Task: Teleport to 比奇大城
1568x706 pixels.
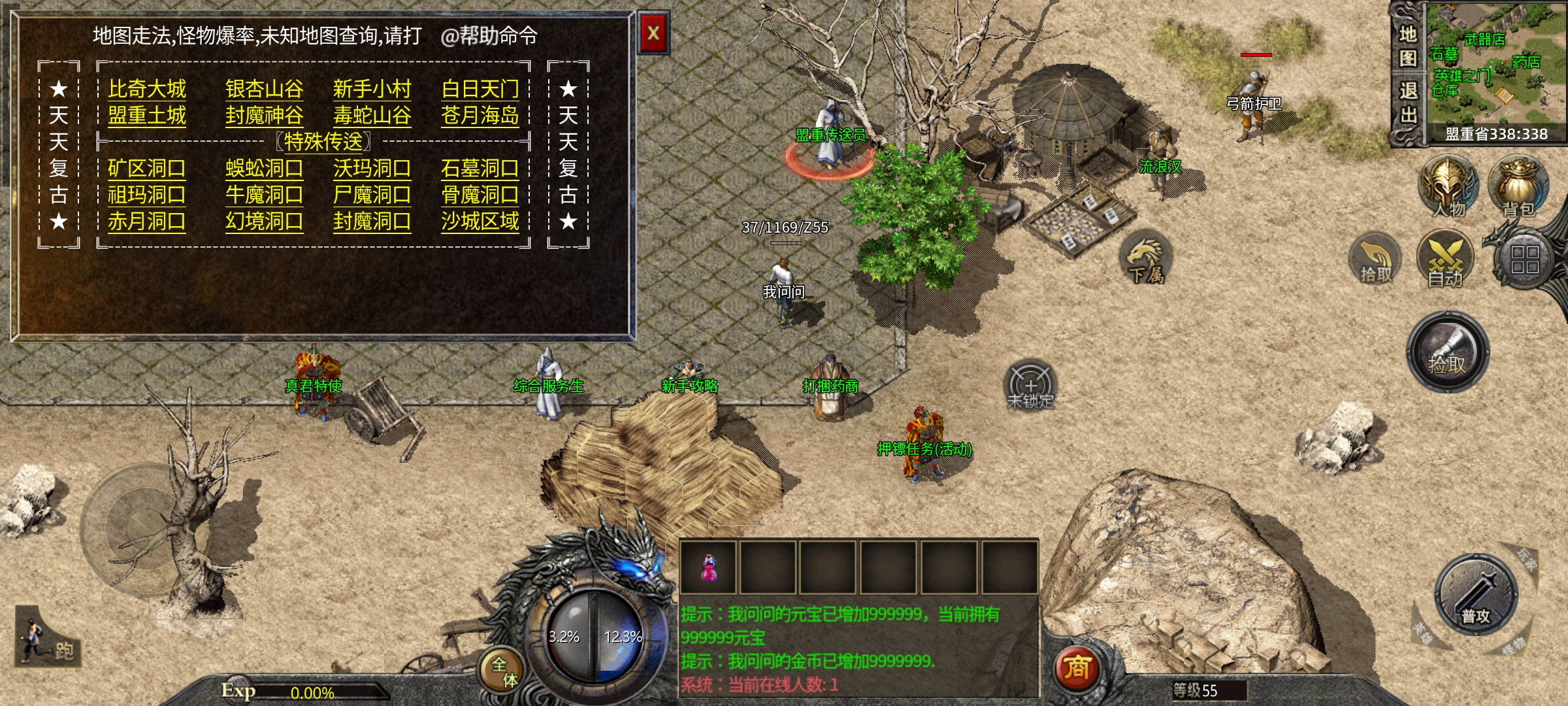Action: [147, 89]
